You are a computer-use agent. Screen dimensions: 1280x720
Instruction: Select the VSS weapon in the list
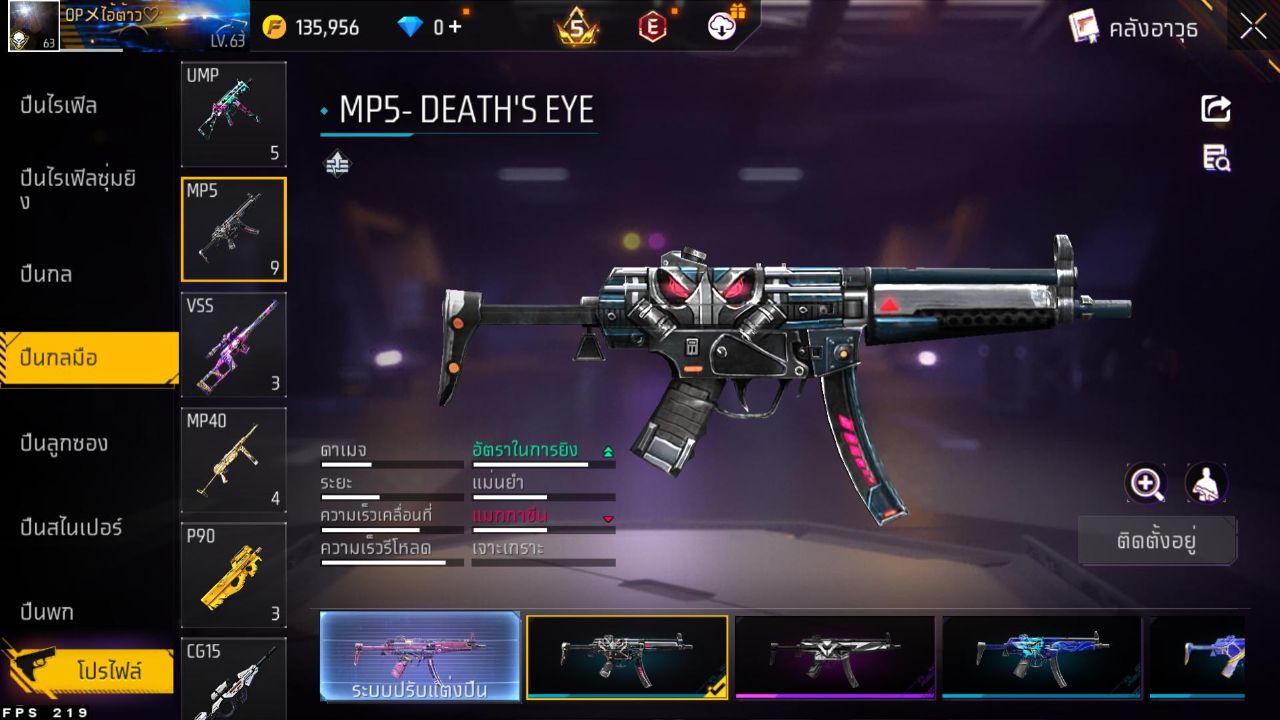pos(233,345)
